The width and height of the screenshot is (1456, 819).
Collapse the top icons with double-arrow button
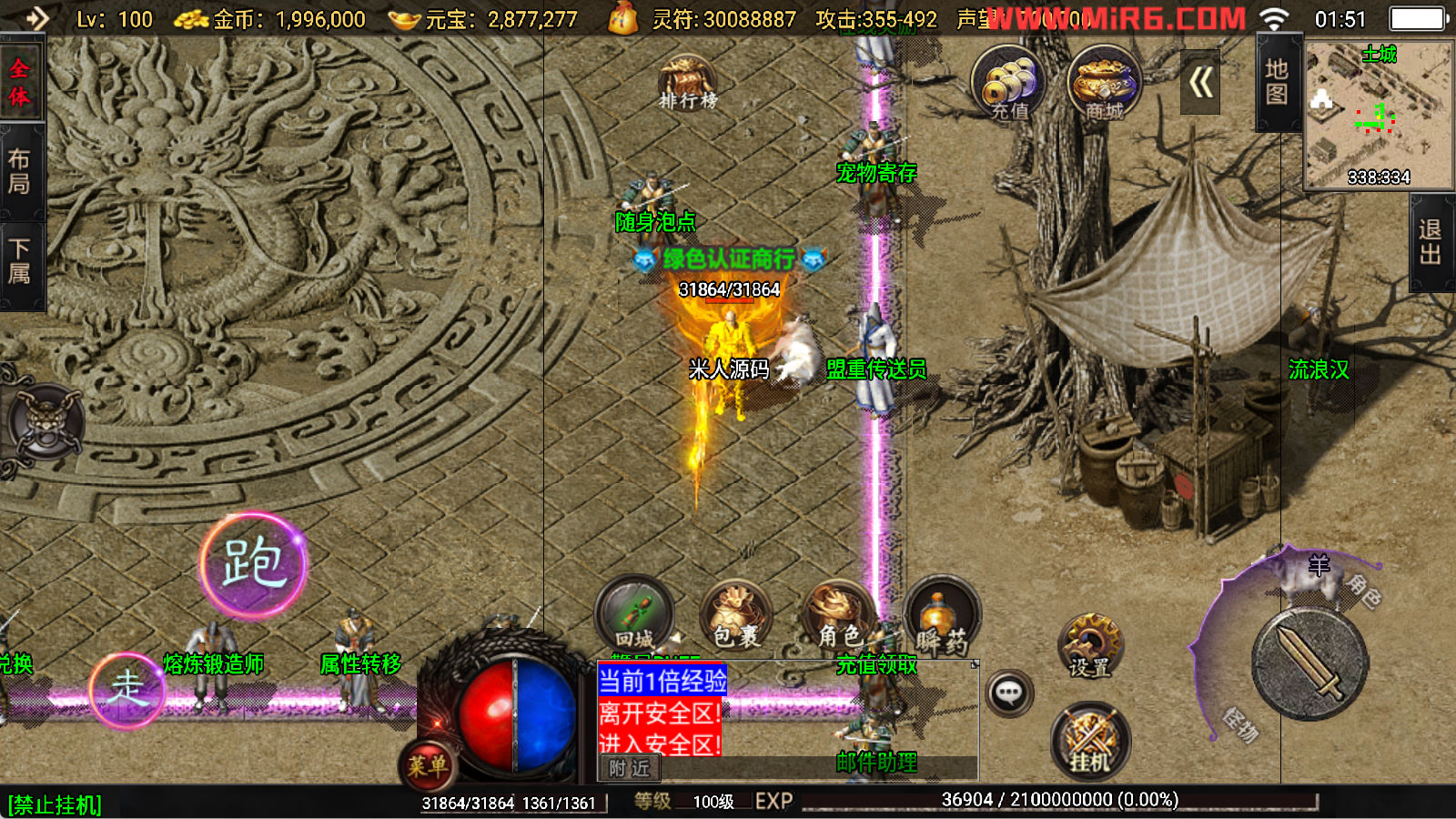(x=1200, y=84)
